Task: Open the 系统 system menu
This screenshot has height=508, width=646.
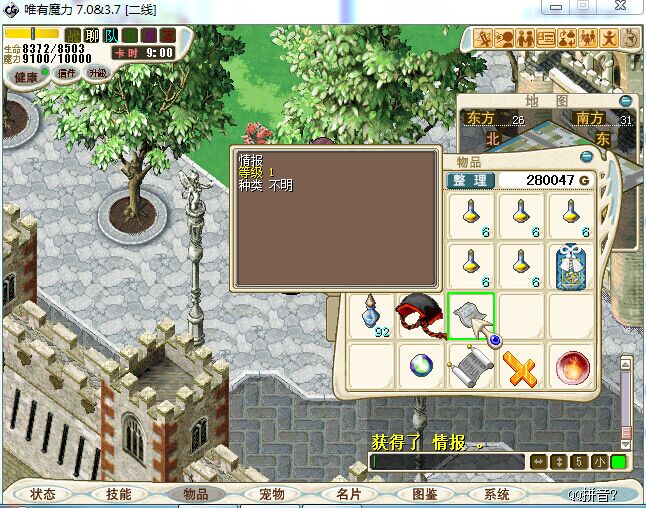Action: pyautogui.click(x=497, y=494)
